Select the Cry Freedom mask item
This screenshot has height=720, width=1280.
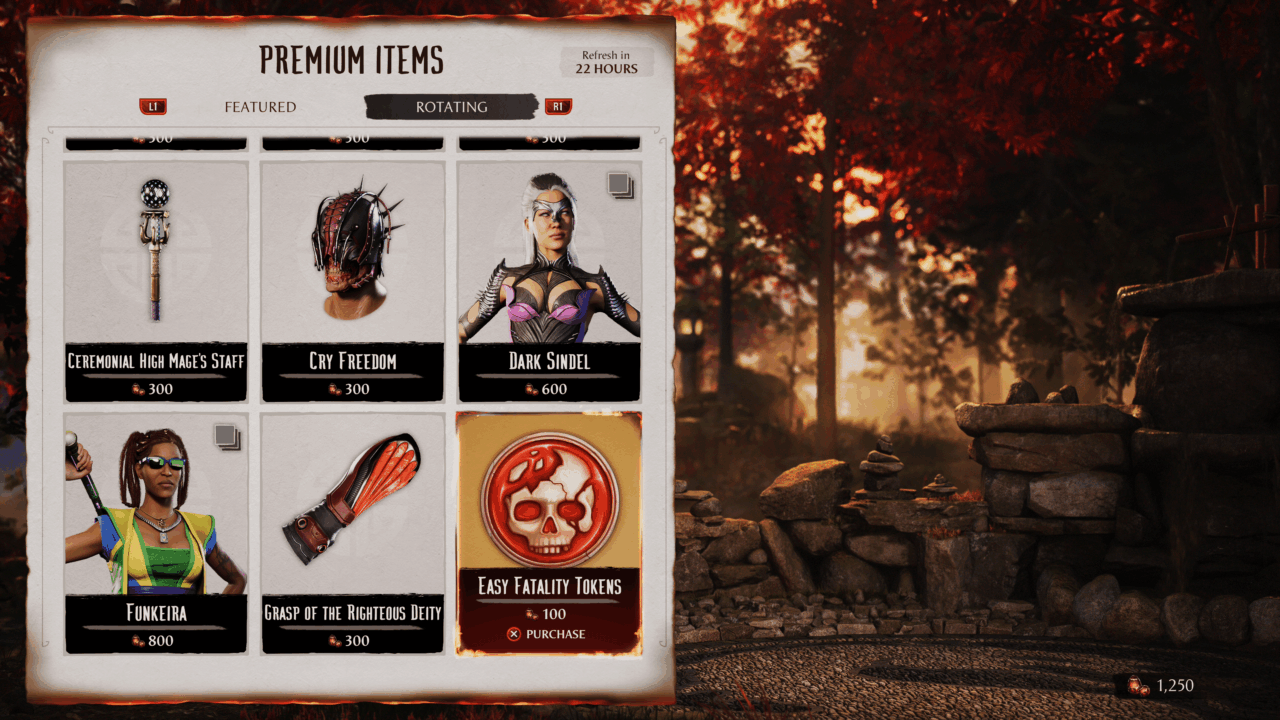(352, 280)
